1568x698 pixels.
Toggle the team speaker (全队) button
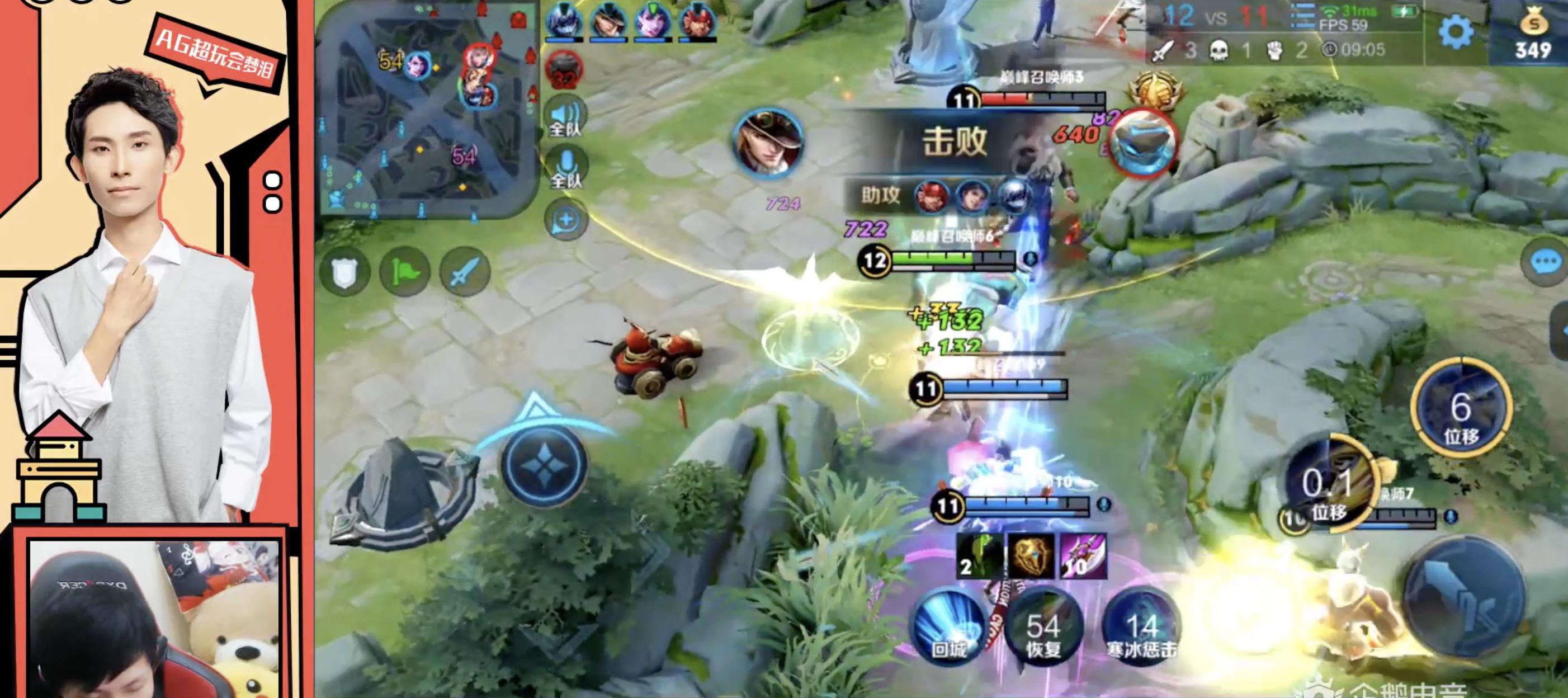[x=565, y=117]
